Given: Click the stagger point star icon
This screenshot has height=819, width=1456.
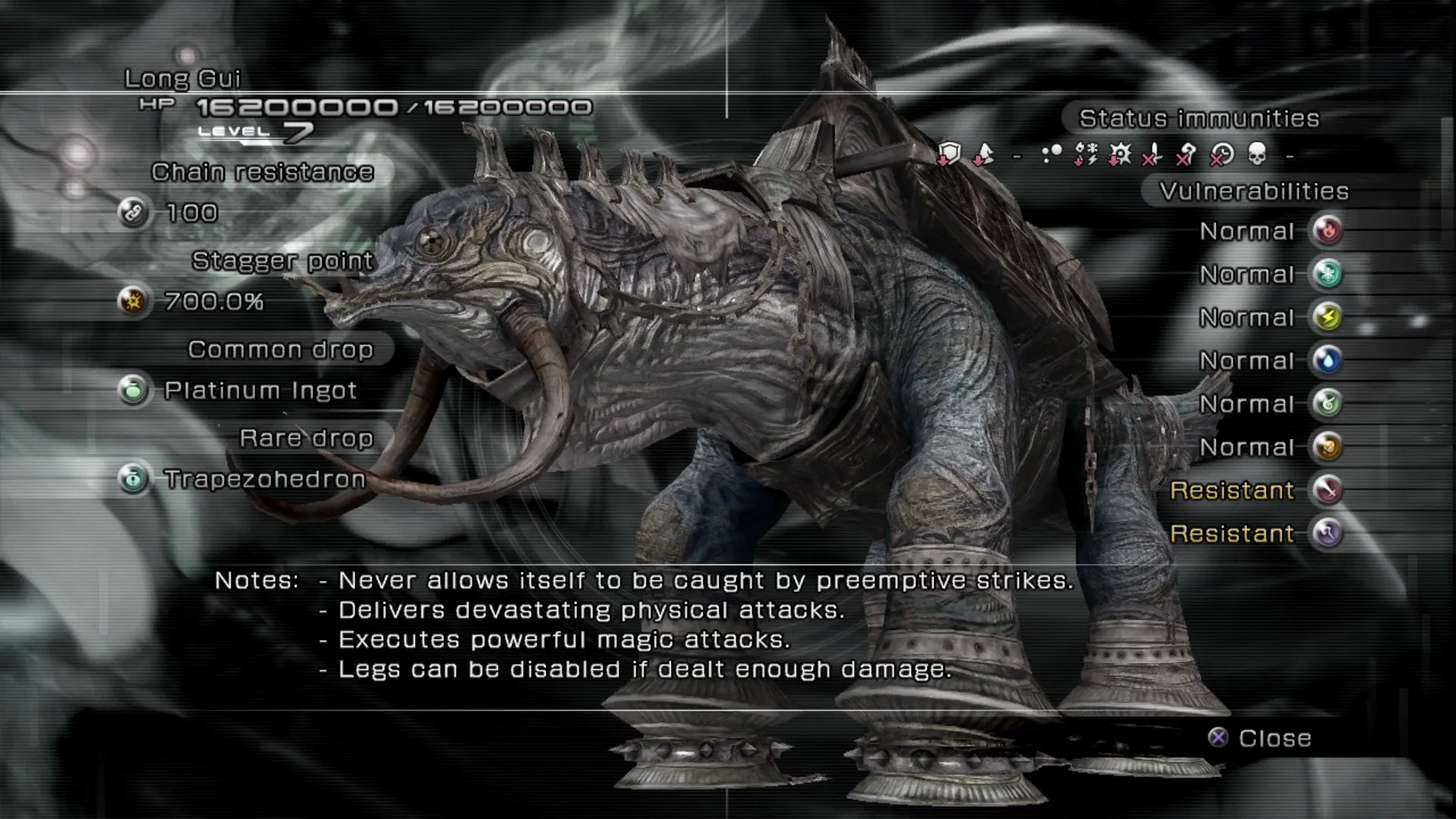Looking at the screenshot, I should [x=133, y=302].
